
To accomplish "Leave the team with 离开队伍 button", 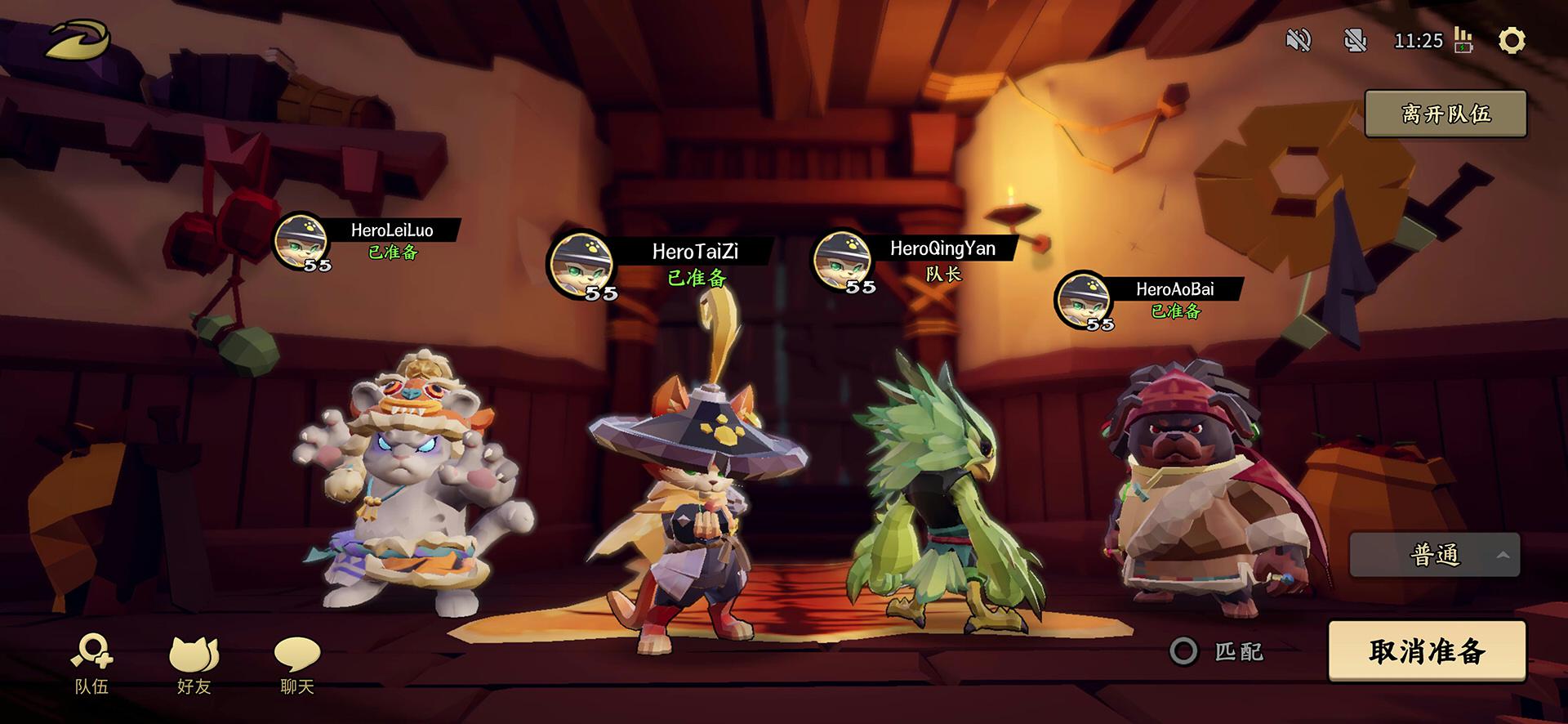I will (1445, 114).
